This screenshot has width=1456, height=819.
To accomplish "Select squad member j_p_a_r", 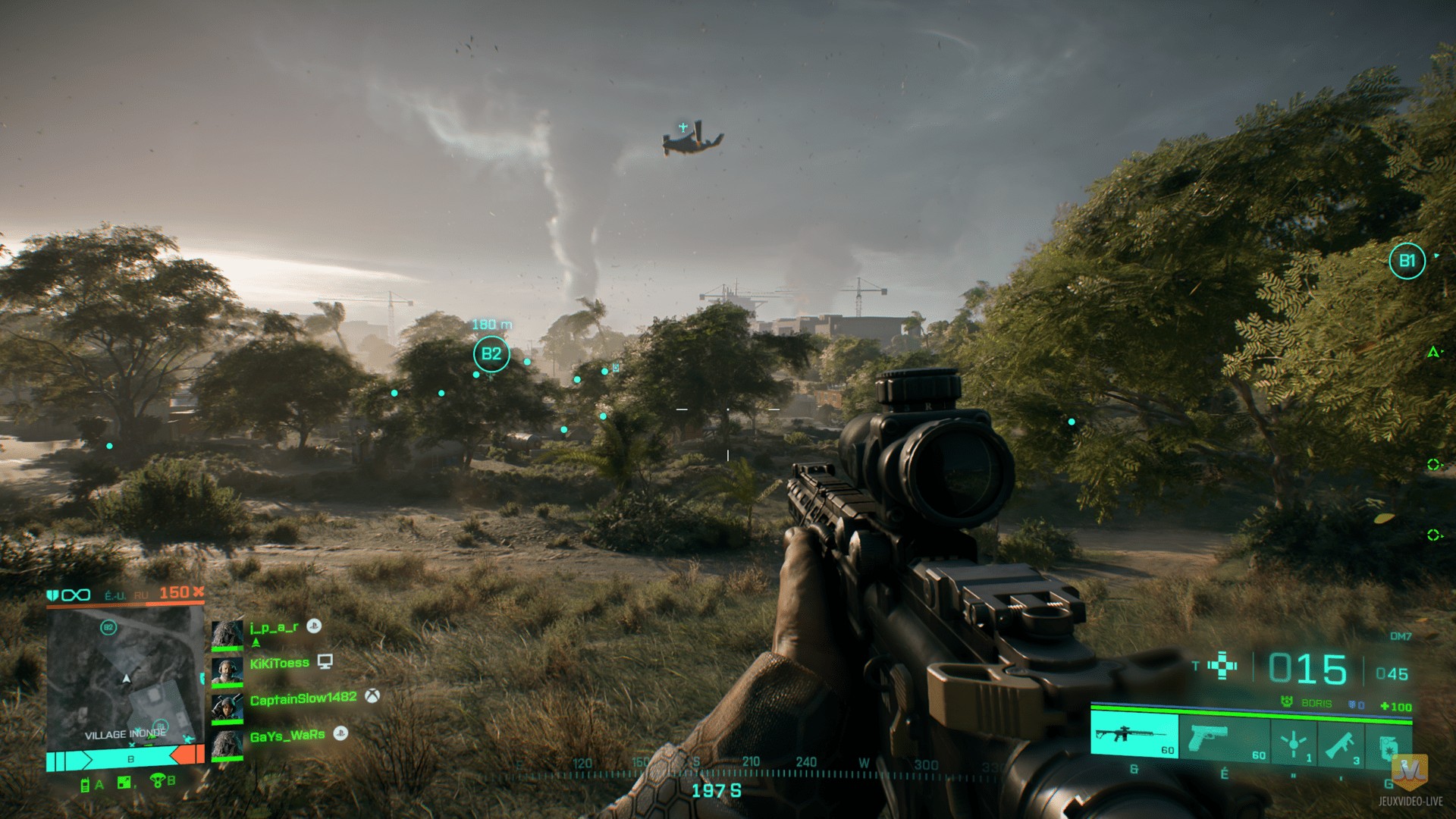I will pos(274,628).
